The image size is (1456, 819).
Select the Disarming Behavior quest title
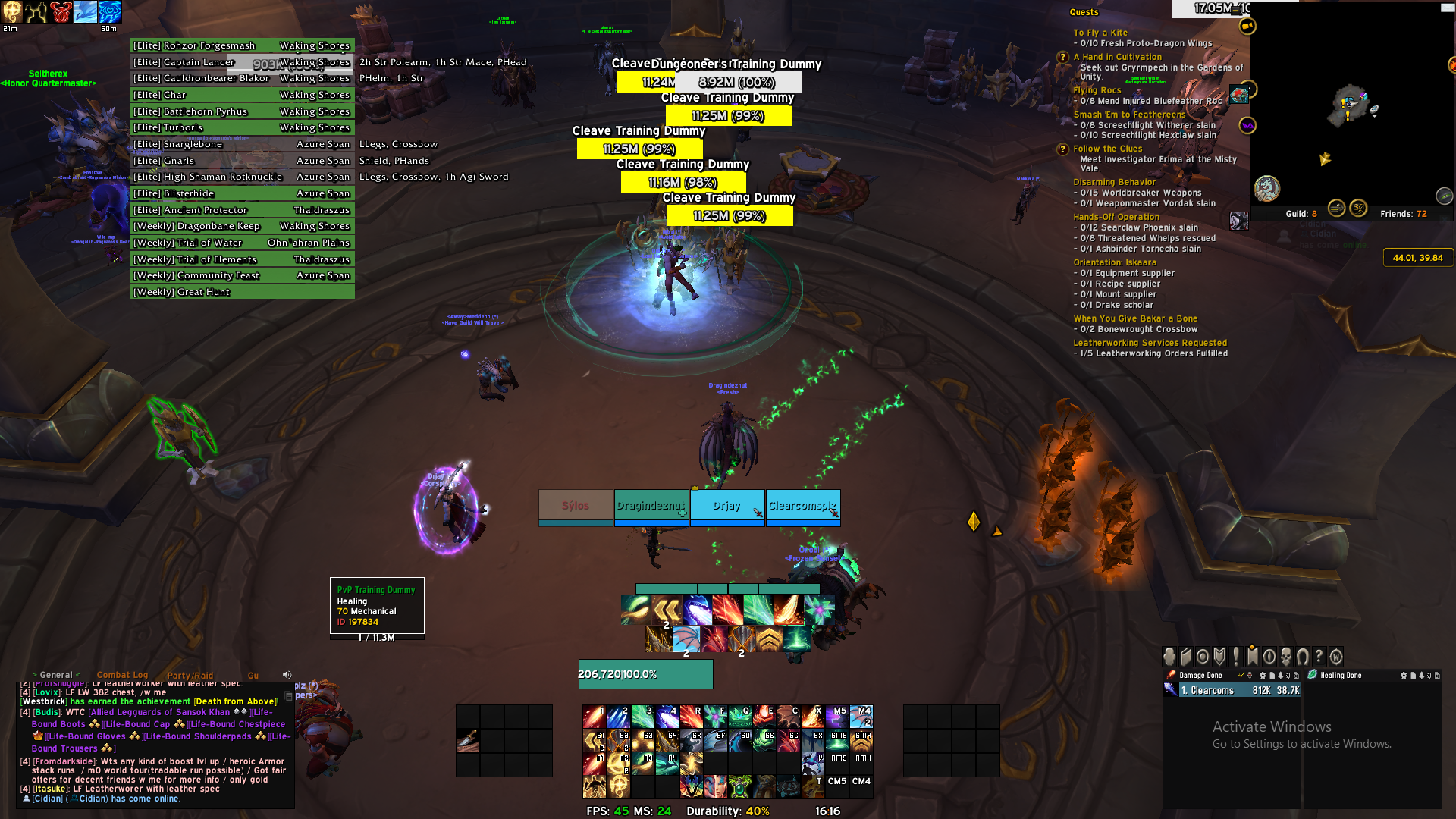pyautogui.click(x=1114, y=182)
